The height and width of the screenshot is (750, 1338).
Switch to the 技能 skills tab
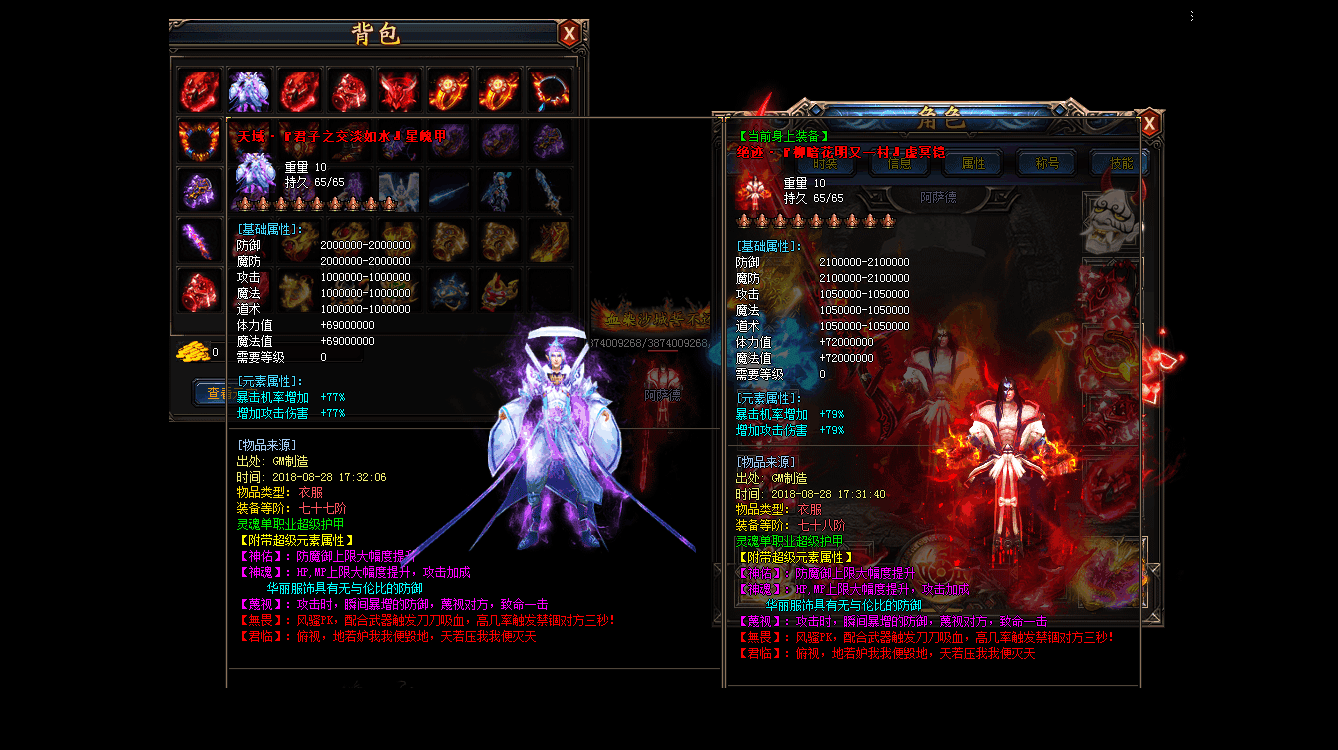[1121, 163]
